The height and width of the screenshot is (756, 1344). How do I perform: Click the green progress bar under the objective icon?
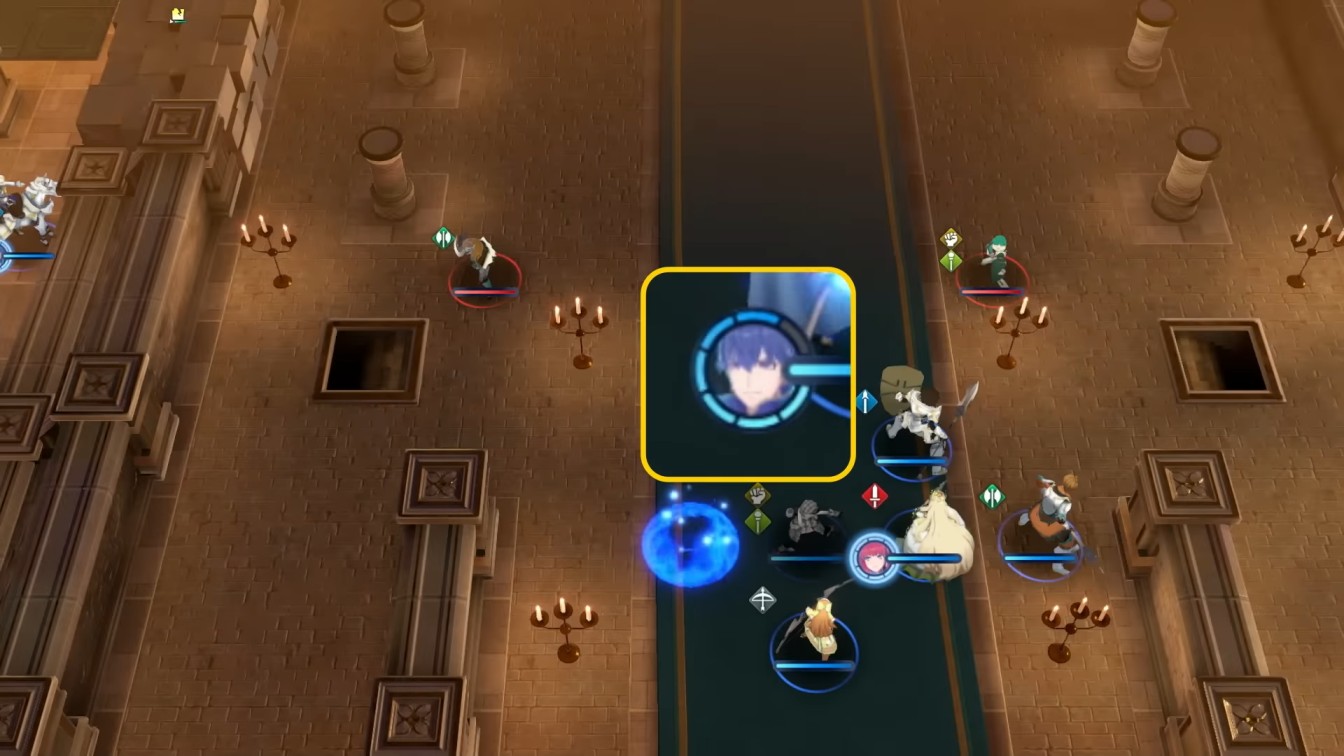[x=180, y=22]
